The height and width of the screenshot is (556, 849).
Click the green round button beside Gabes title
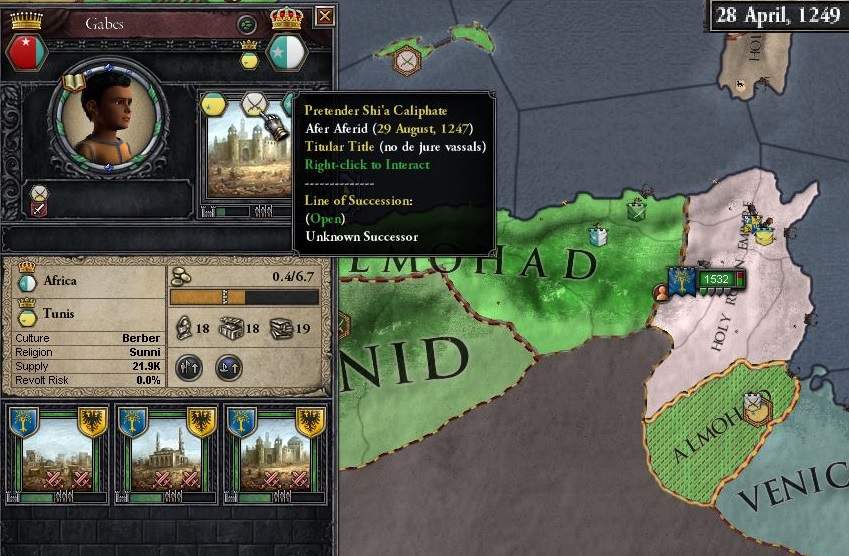[246, 24]
